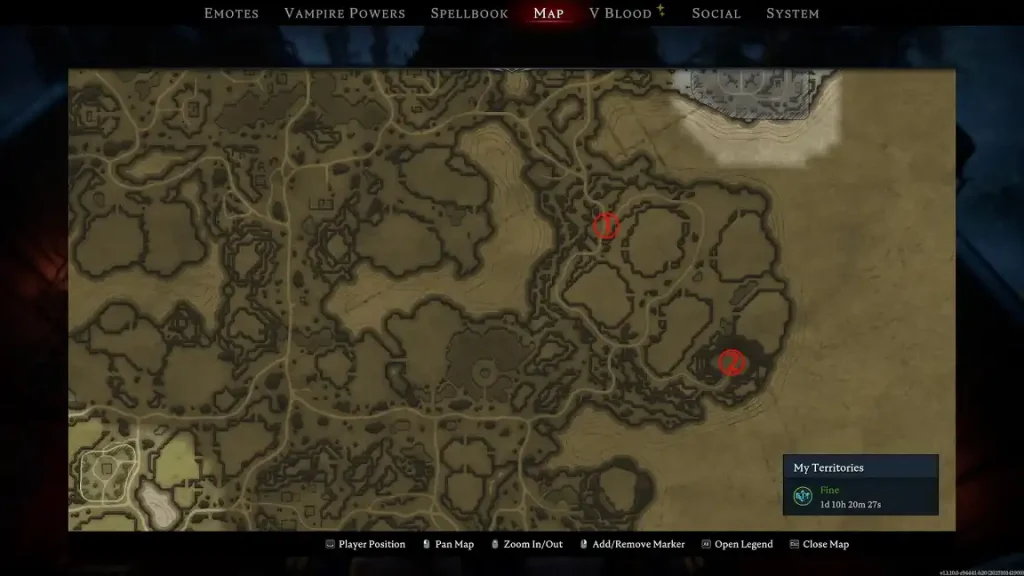Select the Map tab
The height and width of the screenshot is (576, 1024).
549,13
